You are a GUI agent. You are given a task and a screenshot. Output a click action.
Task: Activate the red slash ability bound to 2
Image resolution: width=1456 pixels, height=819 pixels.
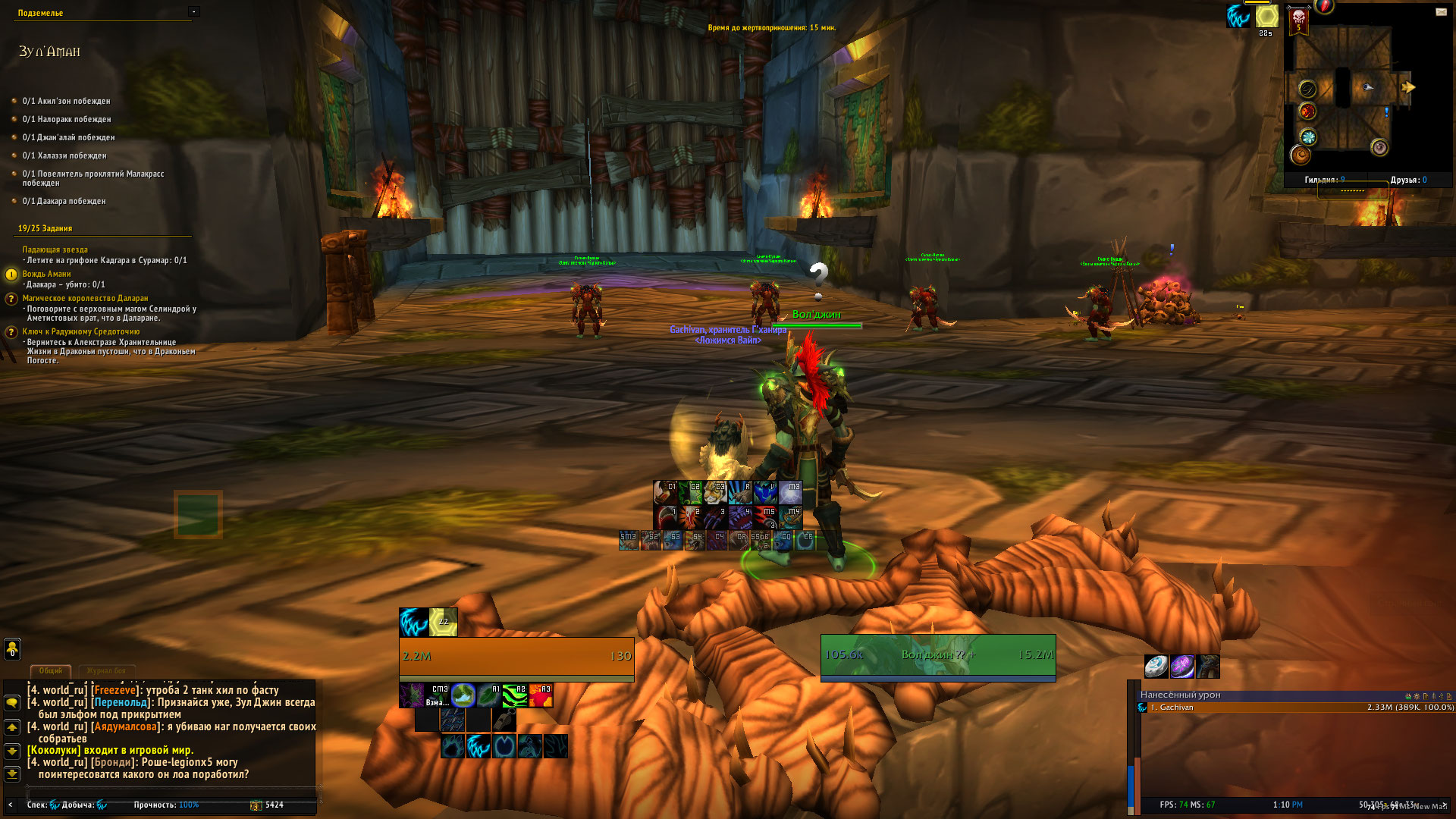(x=690, y=517)
